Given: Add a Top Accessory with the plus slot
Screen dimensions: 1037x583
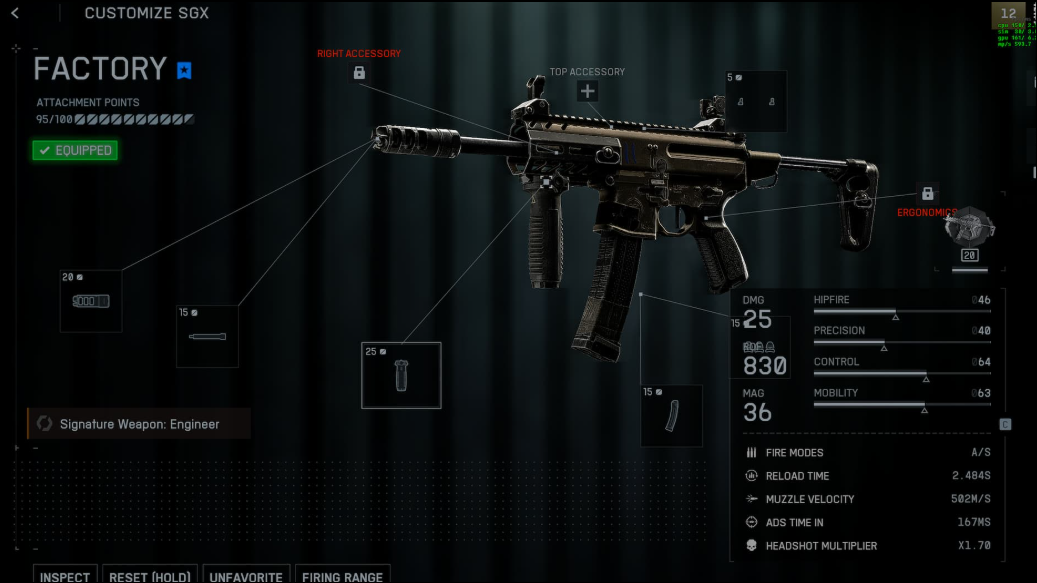Looking at the screenshot, I should pyautogui.click(x=587, y=91).
